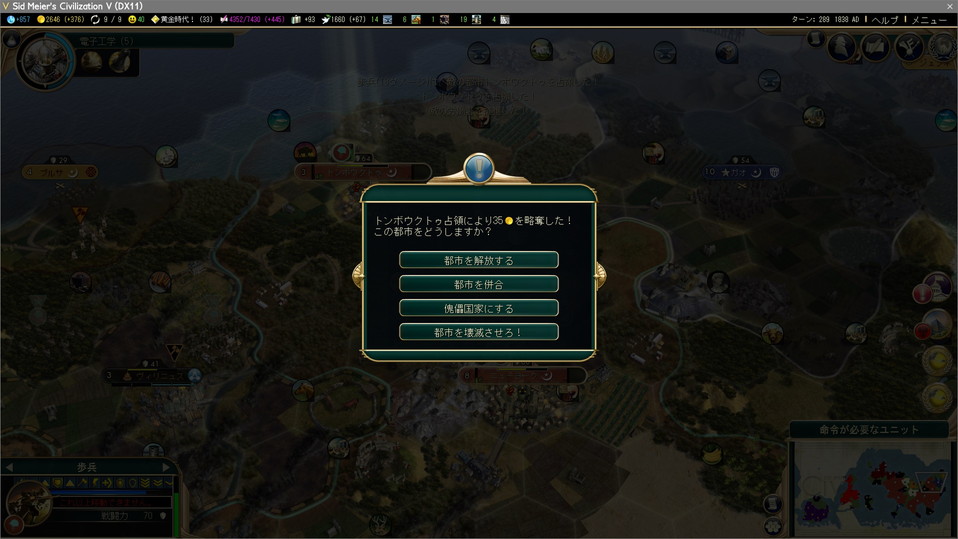Image resolution: width=958 pixels, height=539 pixels.
Task: Open the メニュー game menu
Action: point(929,19)
